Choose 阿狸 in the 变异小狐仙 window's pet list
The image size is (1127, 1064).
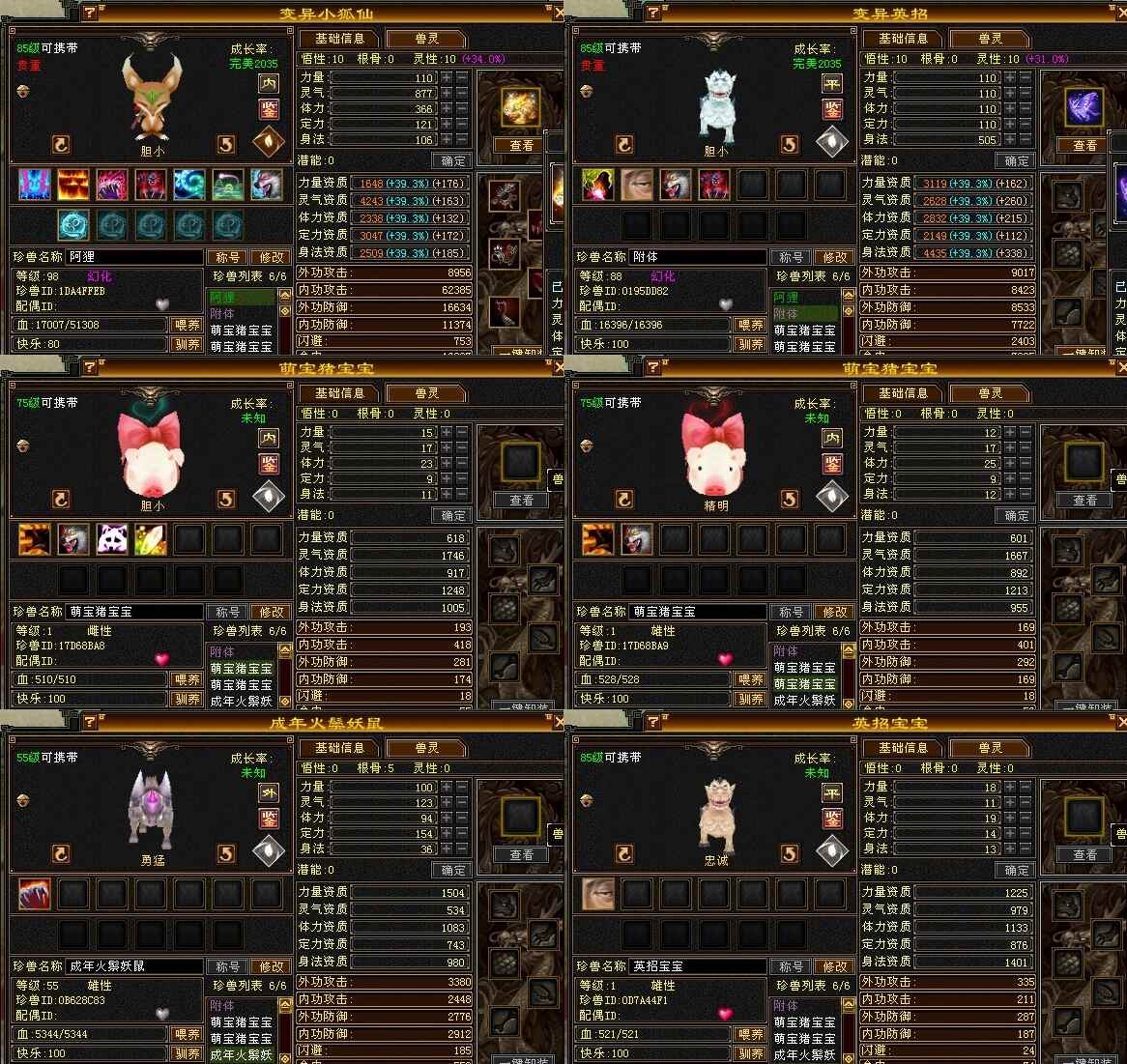[x=222, y=298]
